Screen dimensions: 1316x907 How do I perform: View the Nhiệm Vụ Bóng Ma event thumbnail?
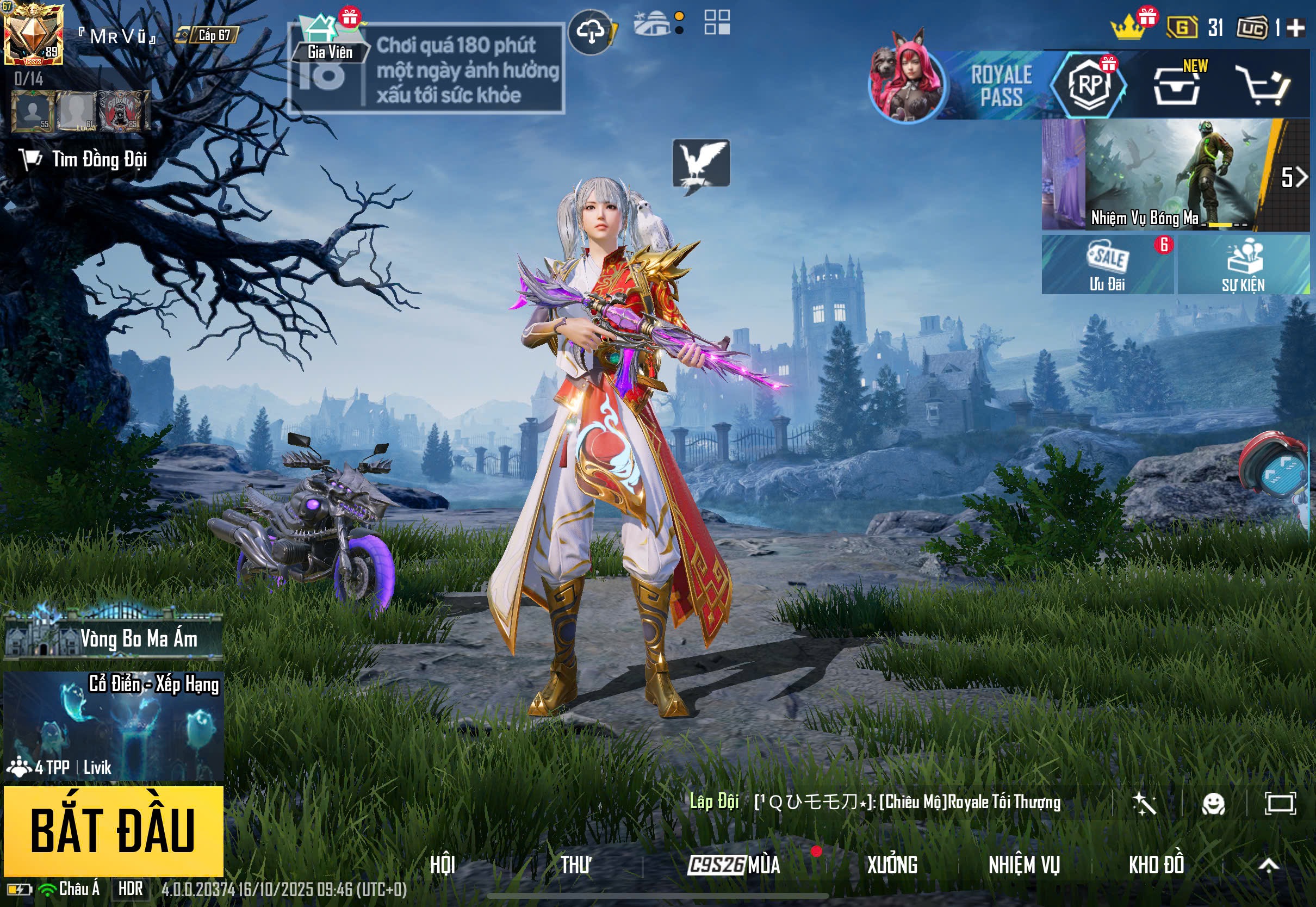coord(1176,174)
